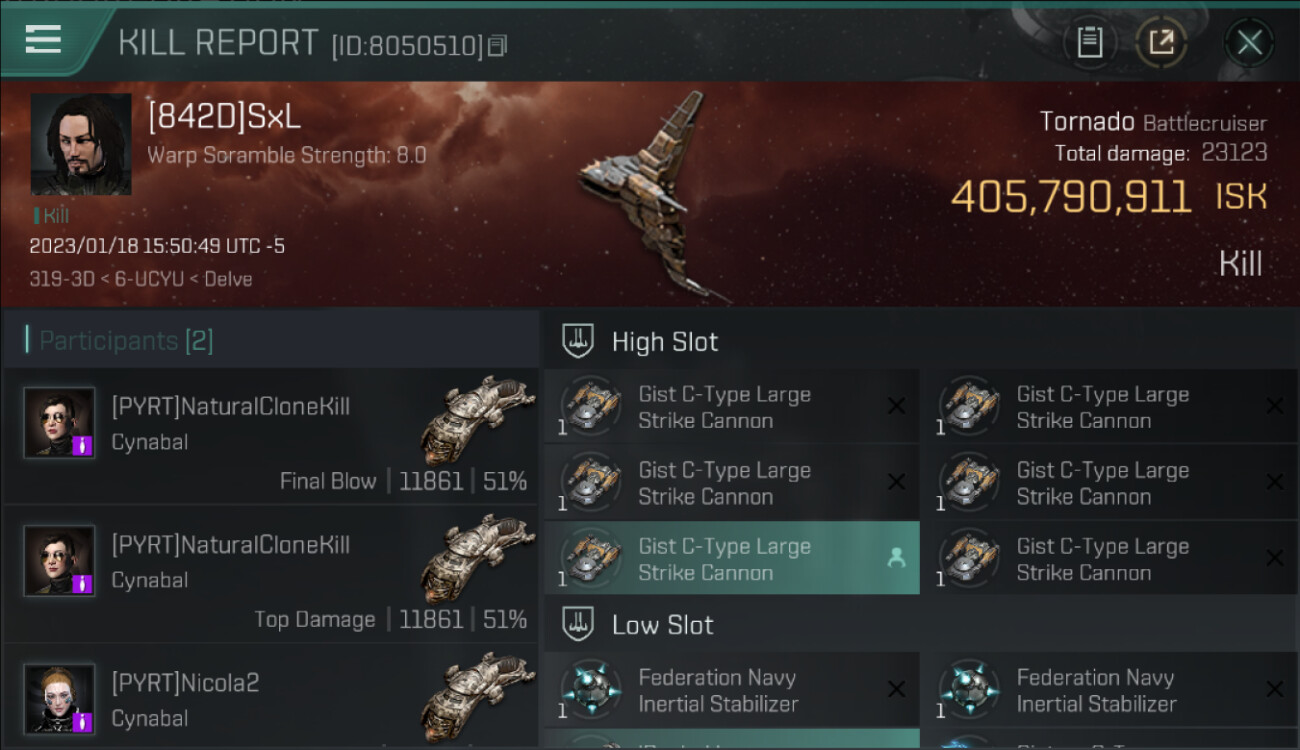This screenshot has width=1300, height=750.
Task: Close the kill report window
Action: (1249, 42)
